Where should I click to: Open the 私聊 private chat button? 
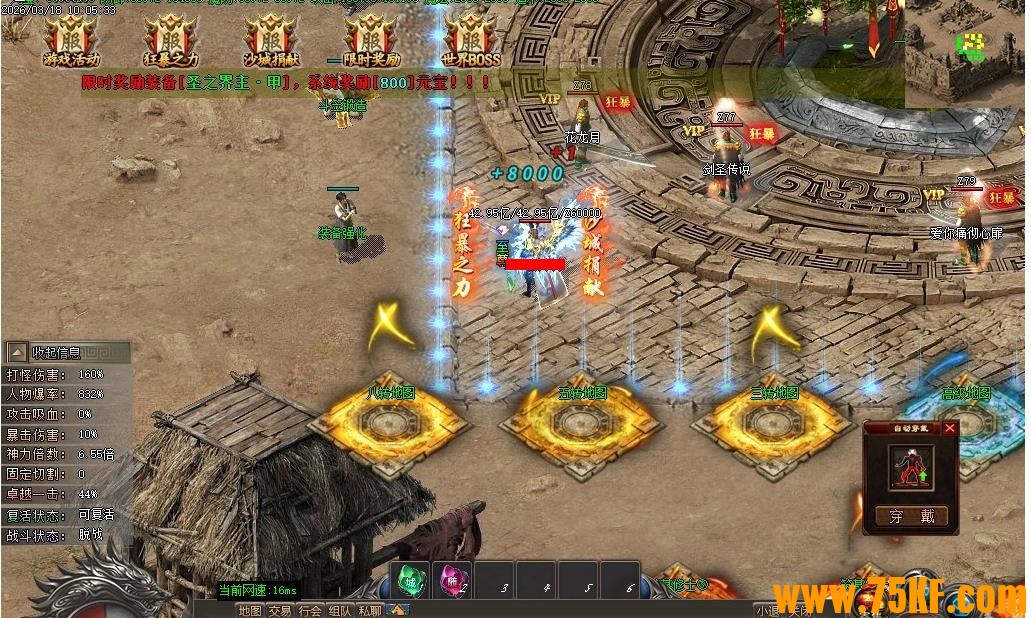(370, 610)
